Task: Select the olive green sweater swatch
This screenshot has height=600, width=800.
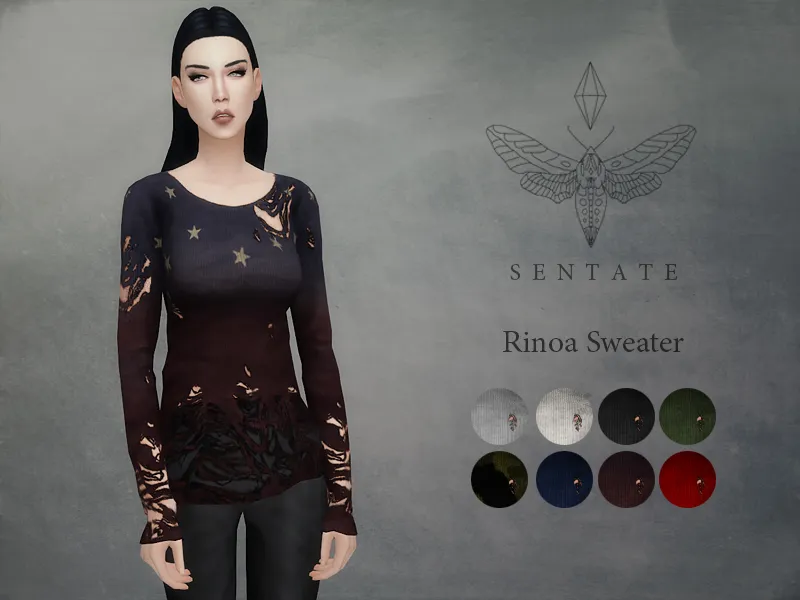Action: [687, 416]
